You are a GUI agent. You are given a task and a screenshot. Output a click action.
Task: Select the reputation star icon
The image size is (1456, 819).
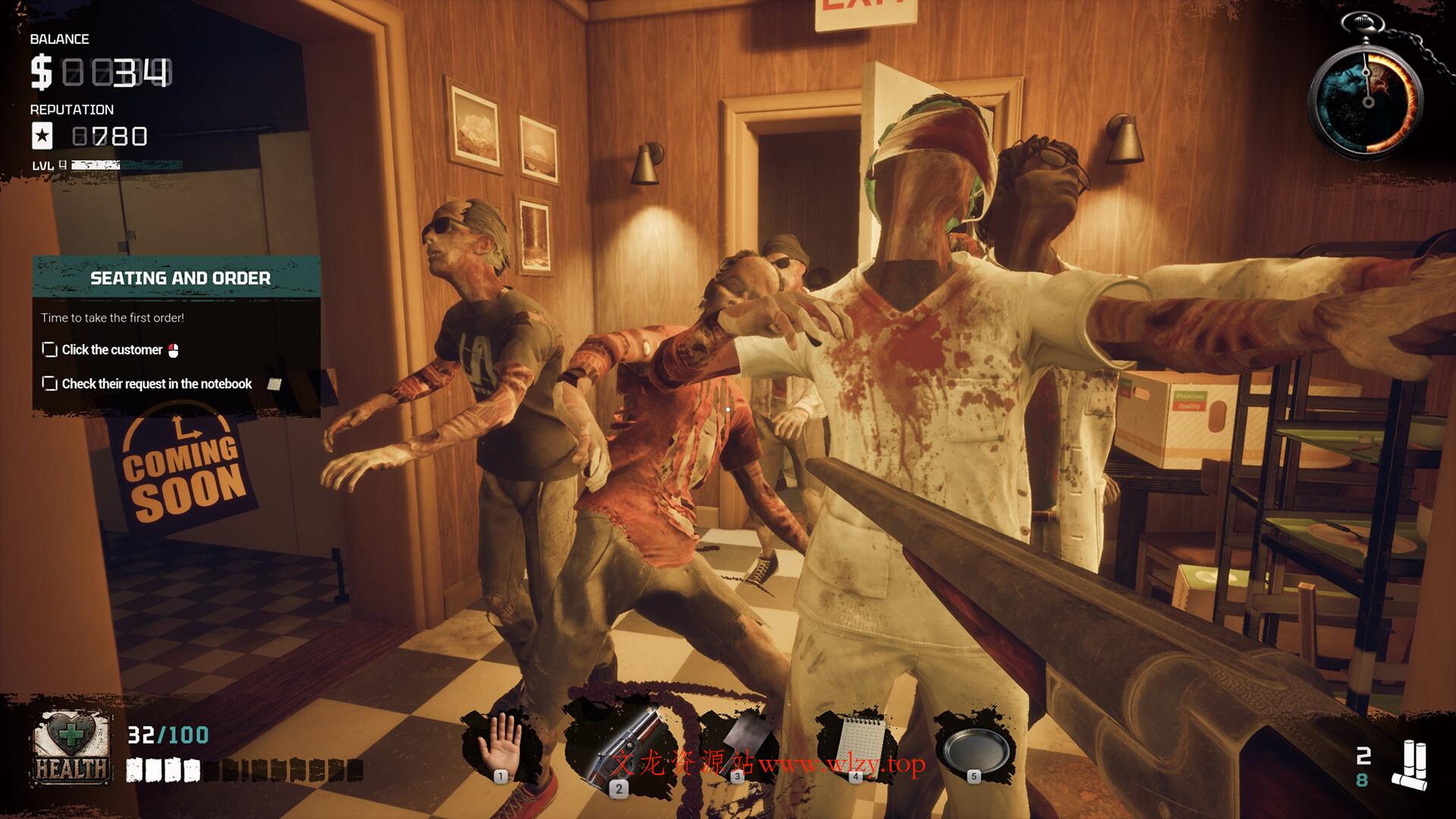43,136
